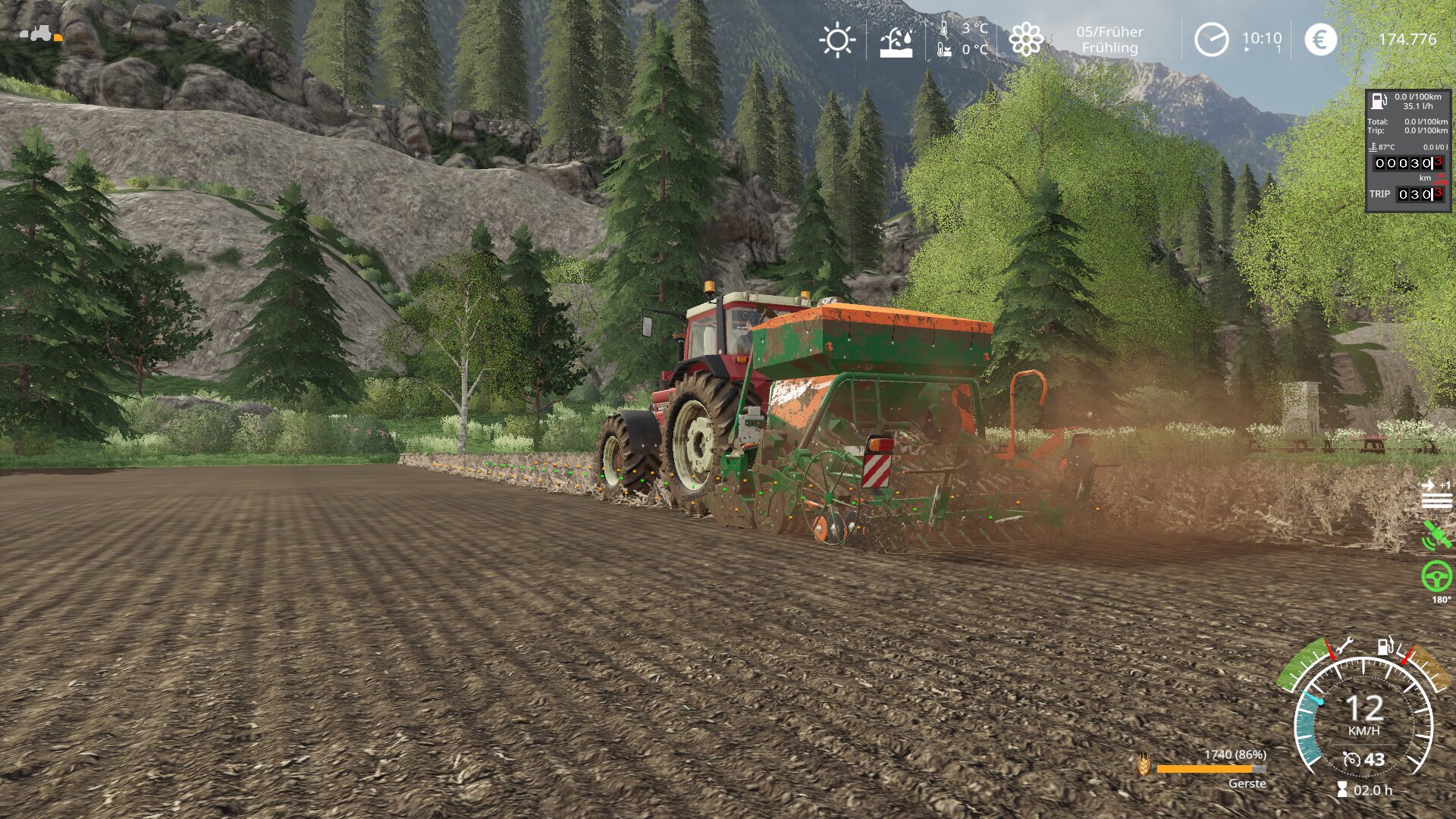Click the hourglass operating hours icon
Viewport: 1456px width, 819px height.
[x=1342, y=790]
